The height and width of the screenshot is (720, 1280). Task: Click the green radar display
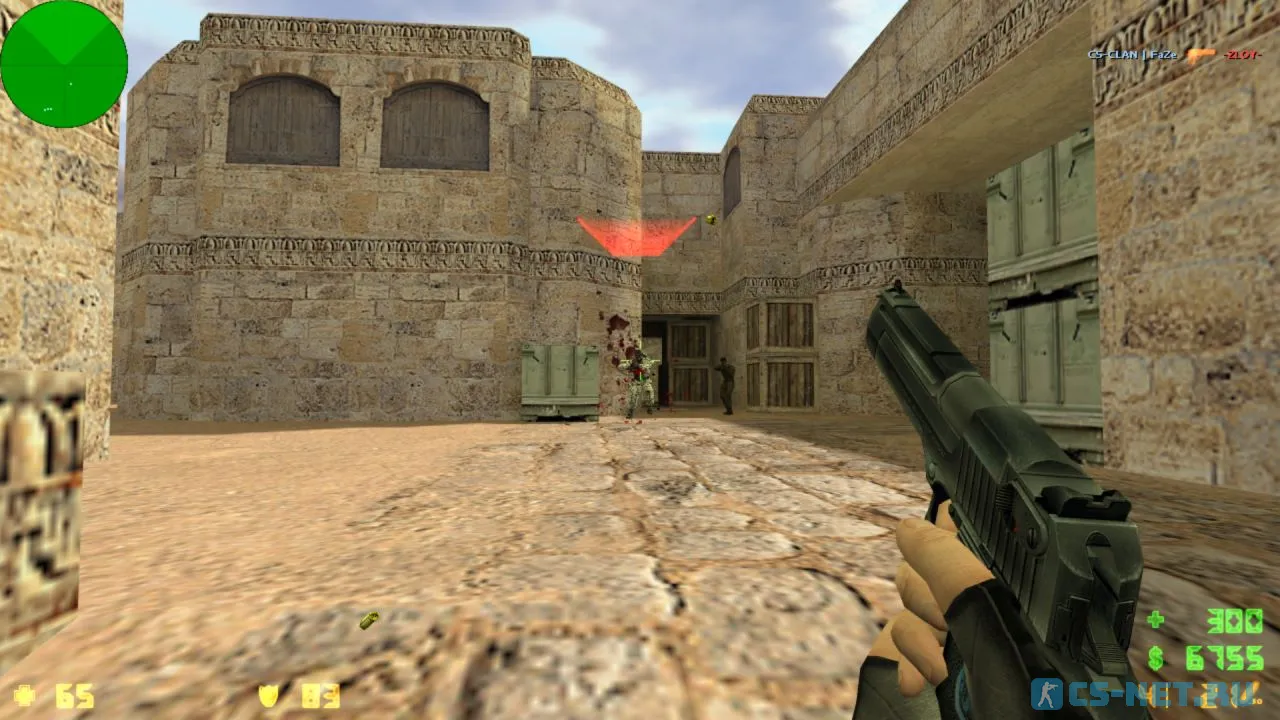tap(63, 63)
